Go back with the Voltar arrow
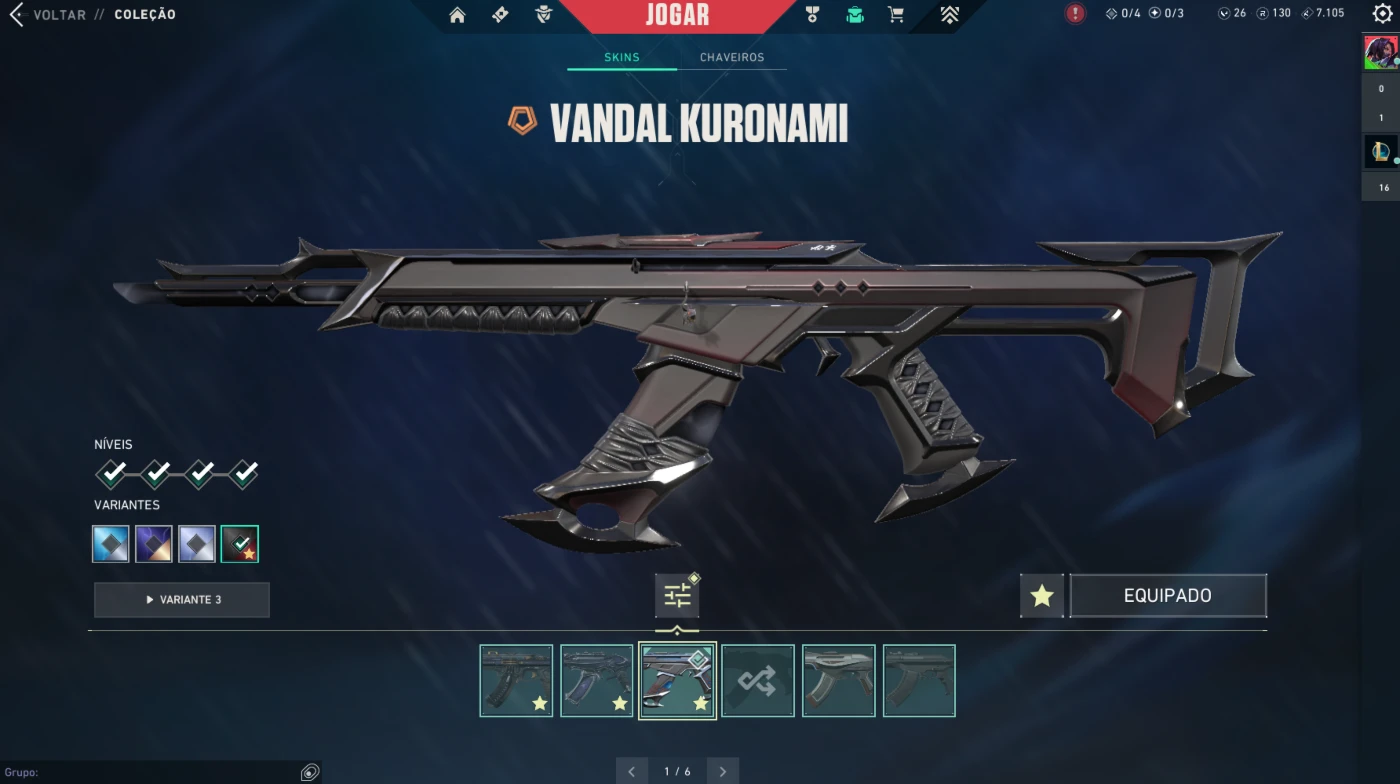1400x784 pixels. [16, 15]
